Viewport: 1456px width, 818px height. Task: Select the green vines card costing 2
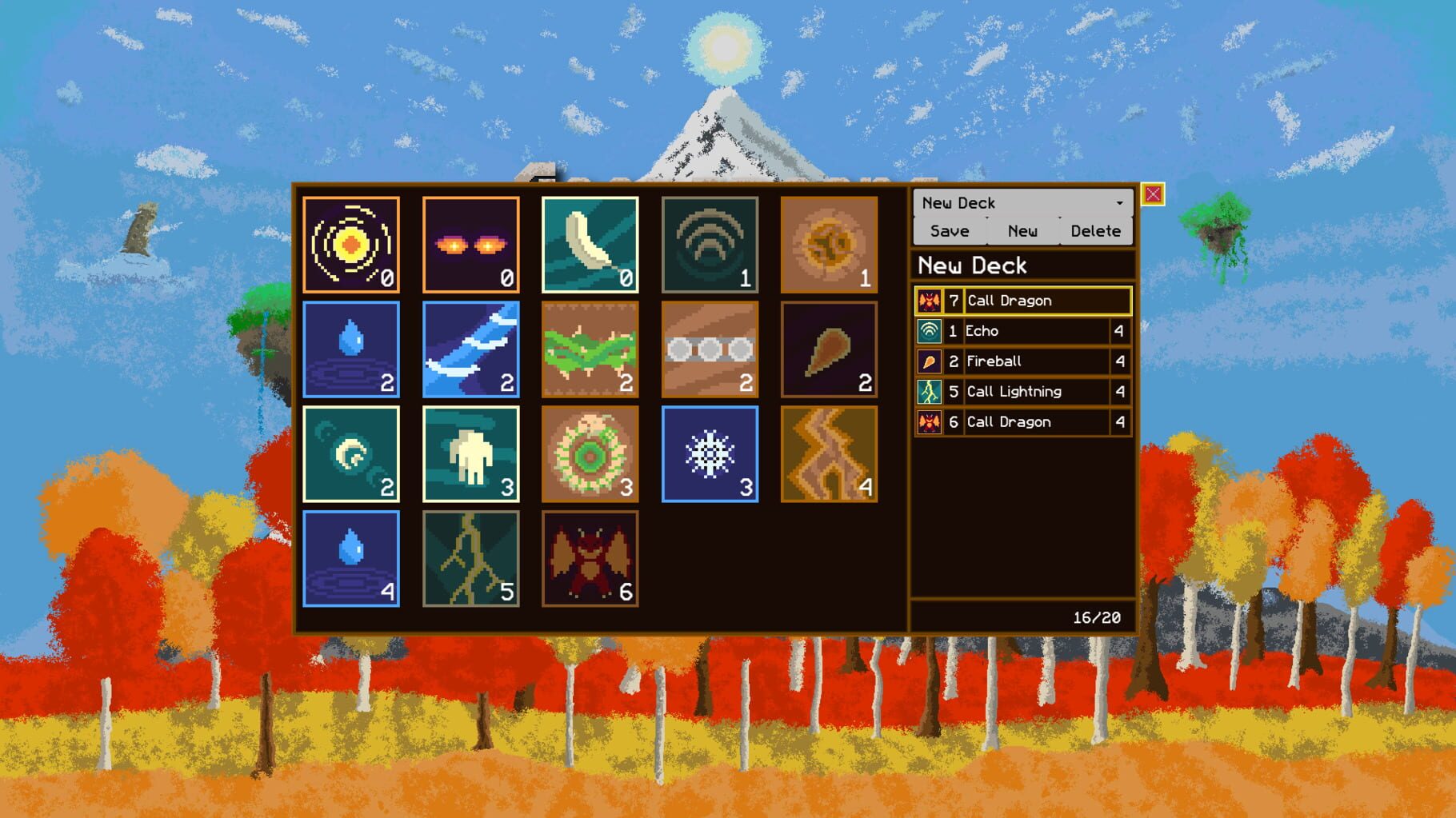590,349
